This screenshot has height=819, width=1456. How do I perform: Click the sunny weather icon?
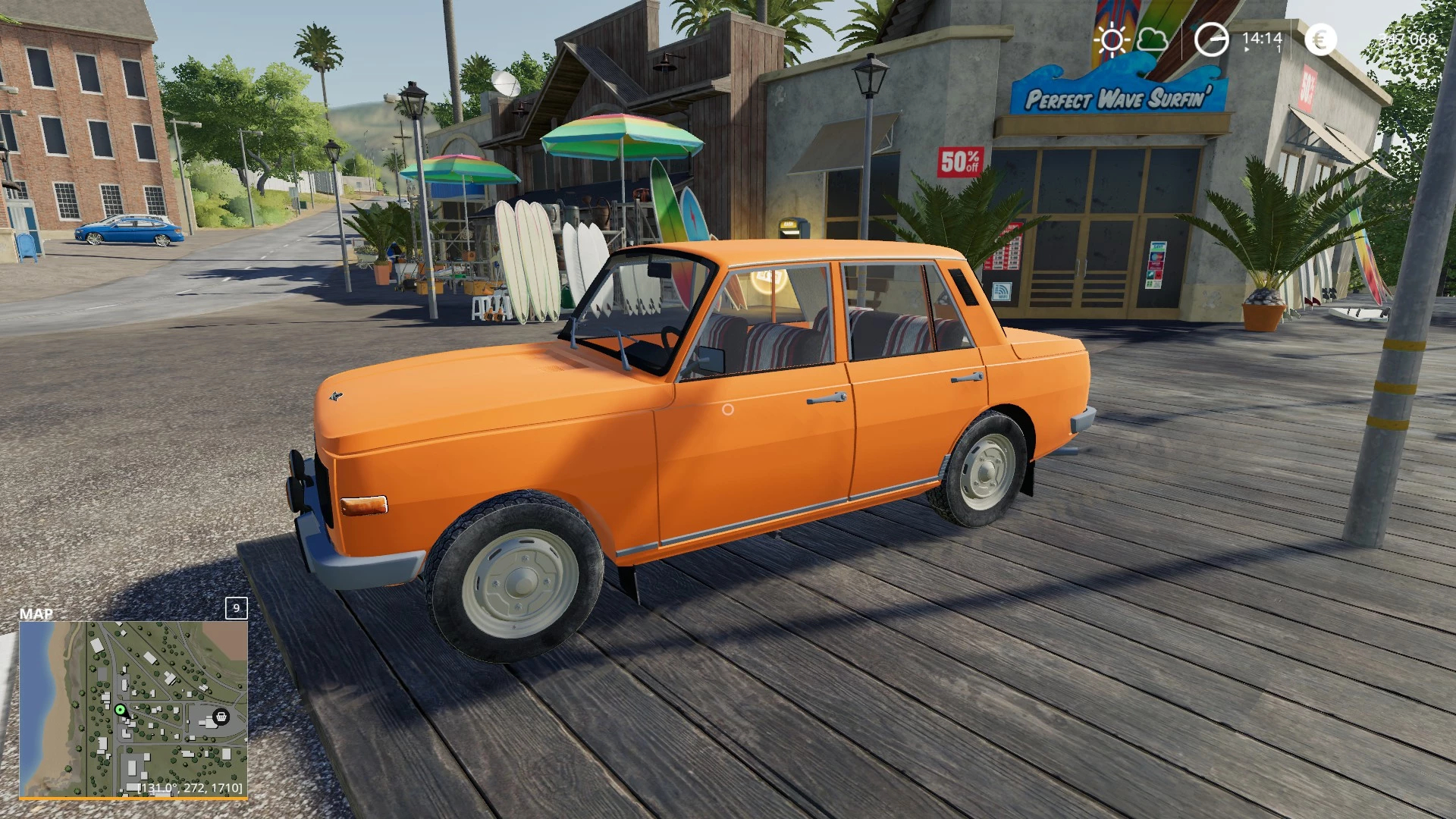point(1112,39)
